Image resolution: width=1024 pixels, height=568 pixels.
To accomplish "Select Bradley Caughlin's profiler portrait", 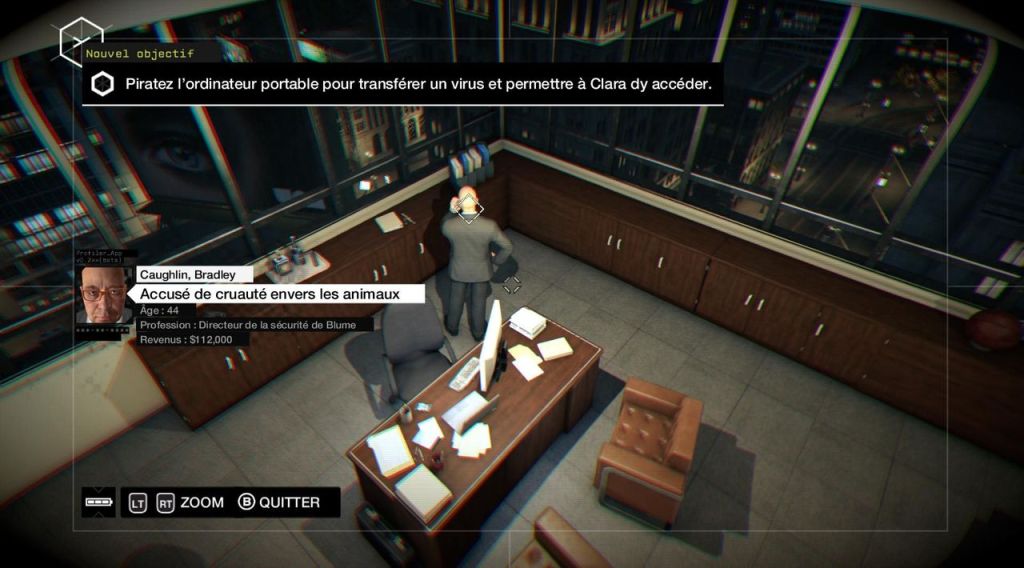I will pos(103,295).
